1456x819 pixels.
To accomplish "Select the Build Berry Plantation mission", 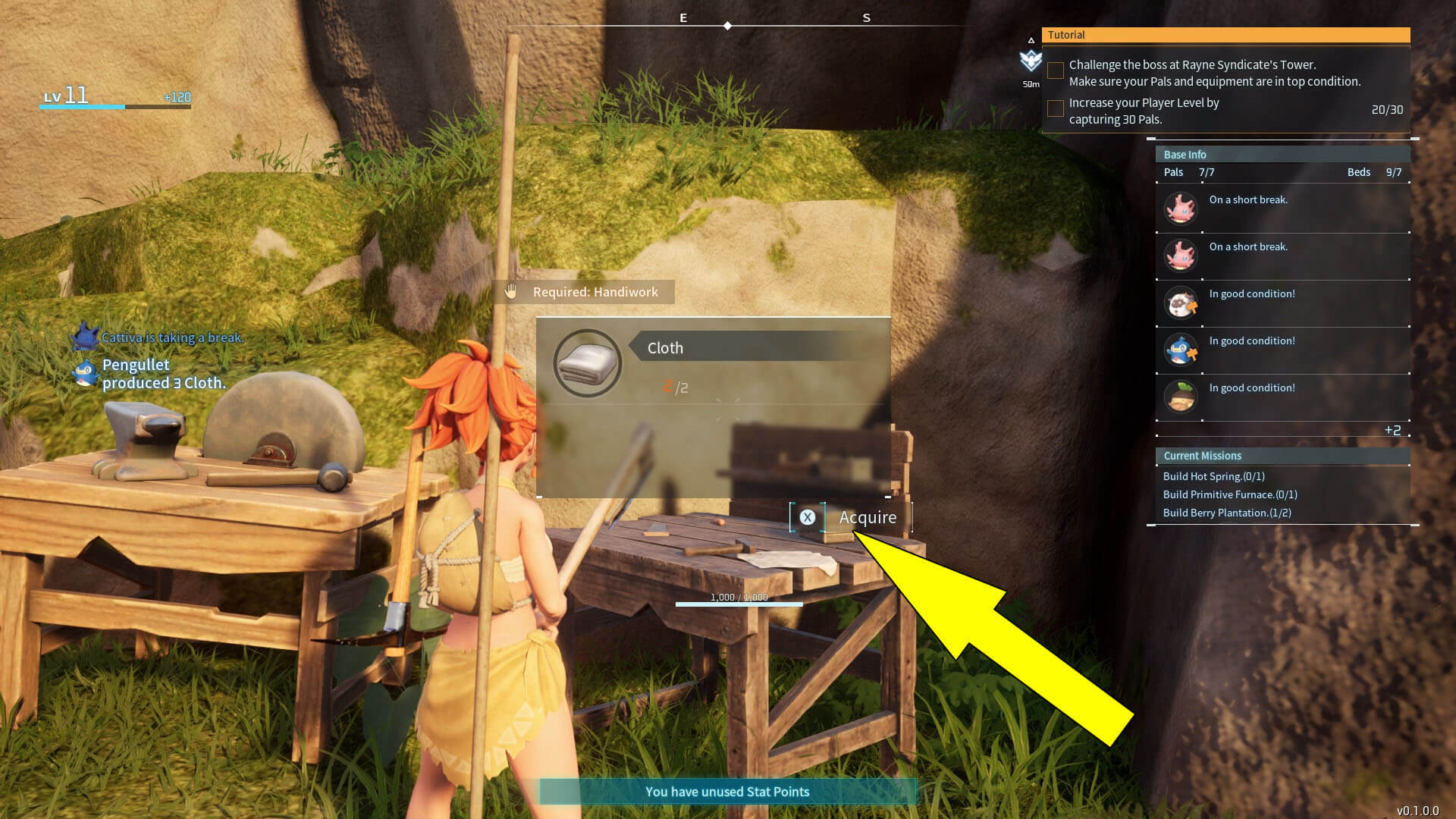I will point(1226,513).
